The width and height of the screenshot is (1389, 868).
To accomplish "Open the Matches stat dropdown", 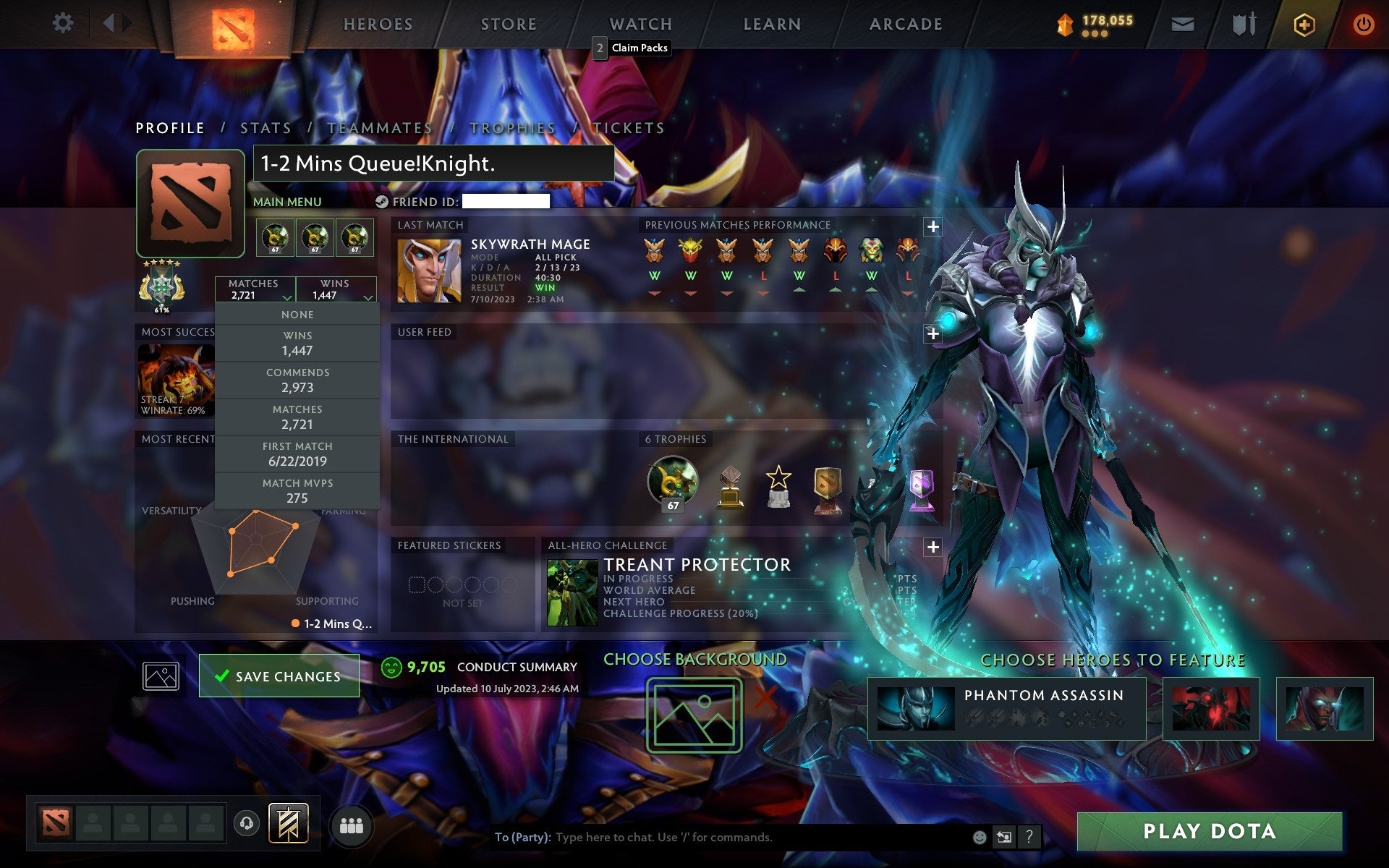I will click(253, 289).
